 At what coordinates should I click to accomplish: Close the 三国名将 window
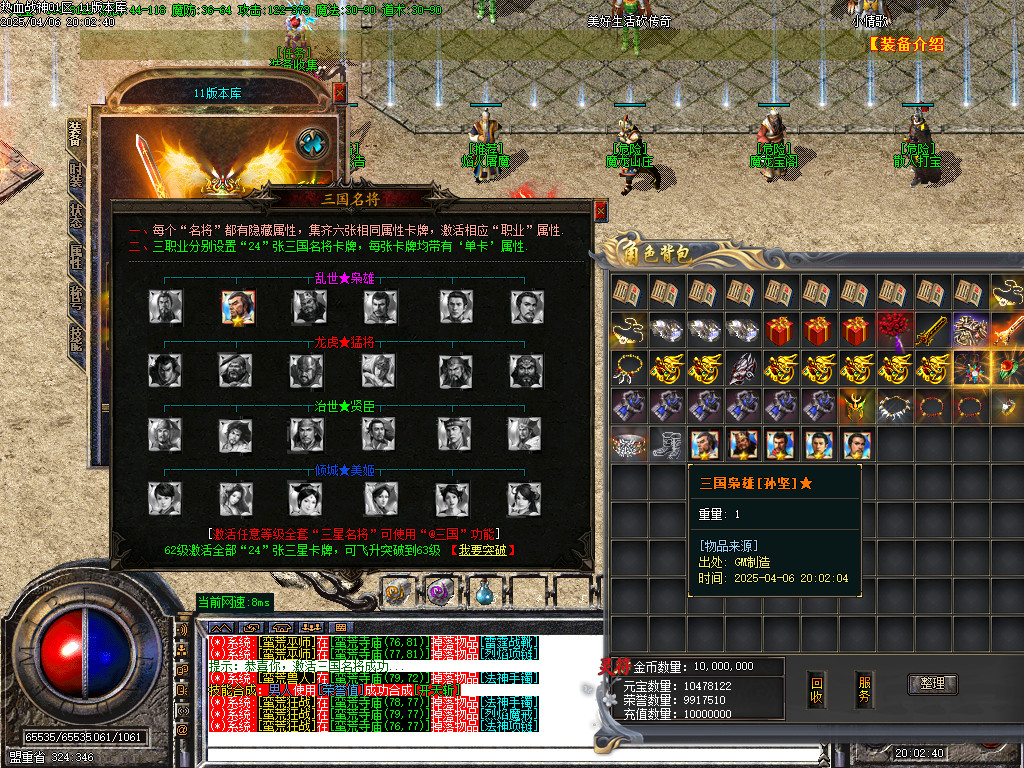coord(600,211)
